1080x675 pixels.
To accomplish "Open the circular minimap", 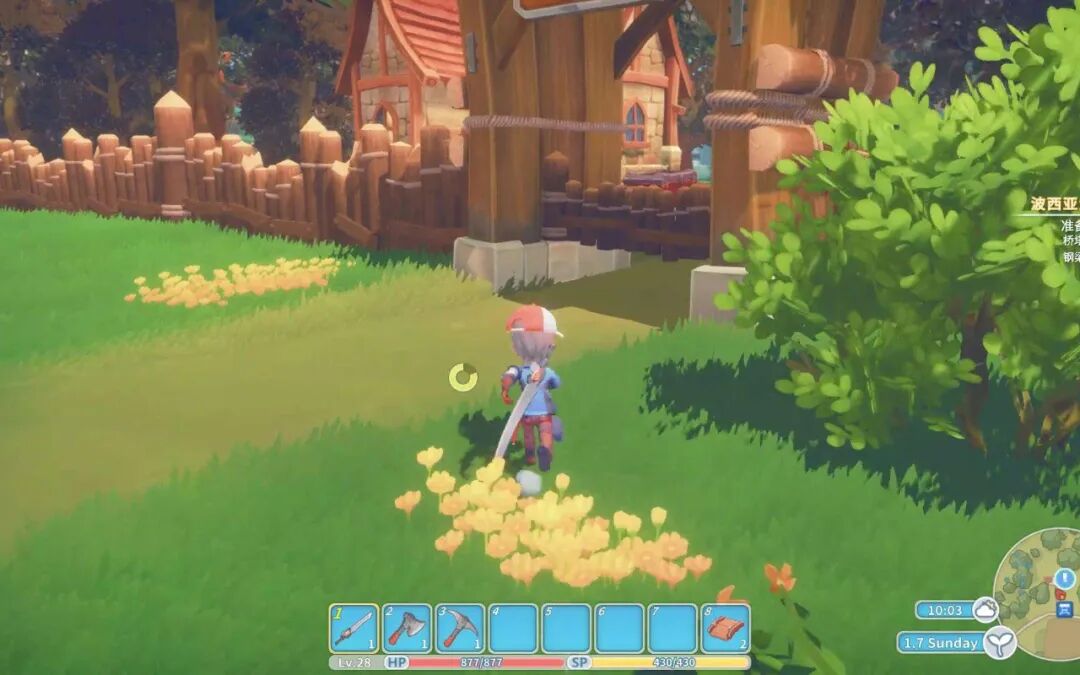I will (1040, 580).
